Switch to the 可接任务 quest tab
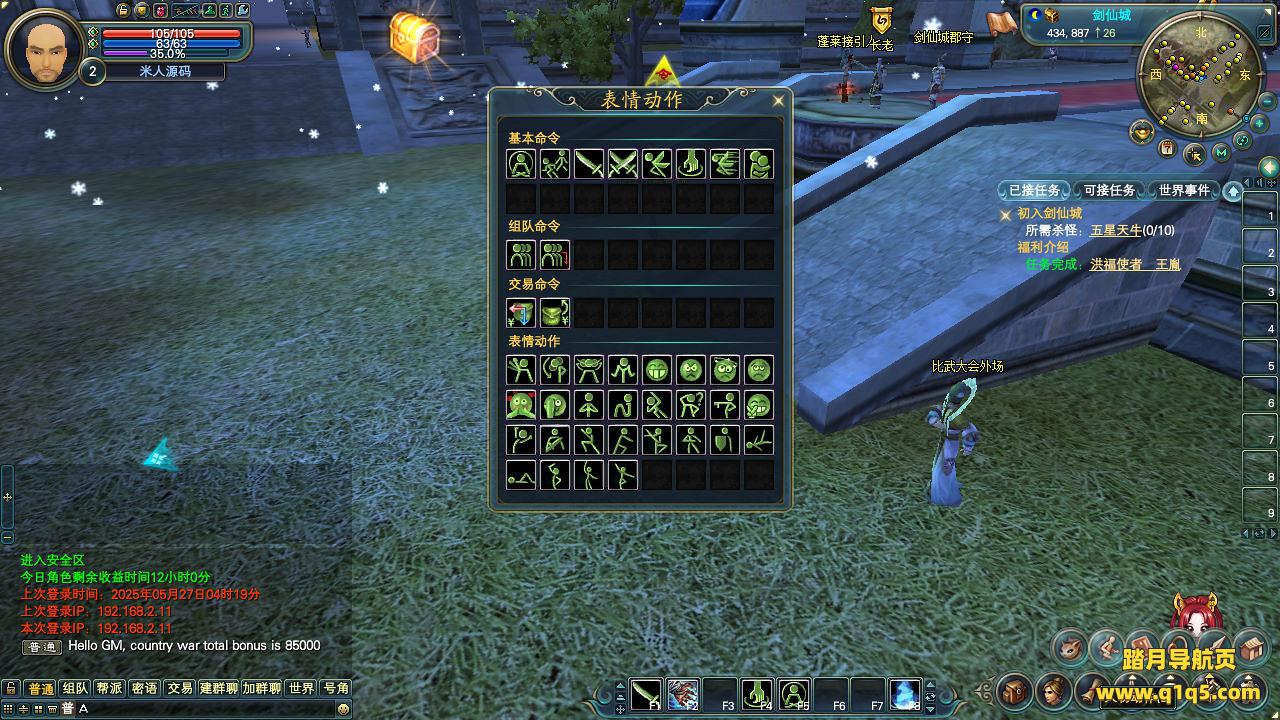 pos(1109,190)
